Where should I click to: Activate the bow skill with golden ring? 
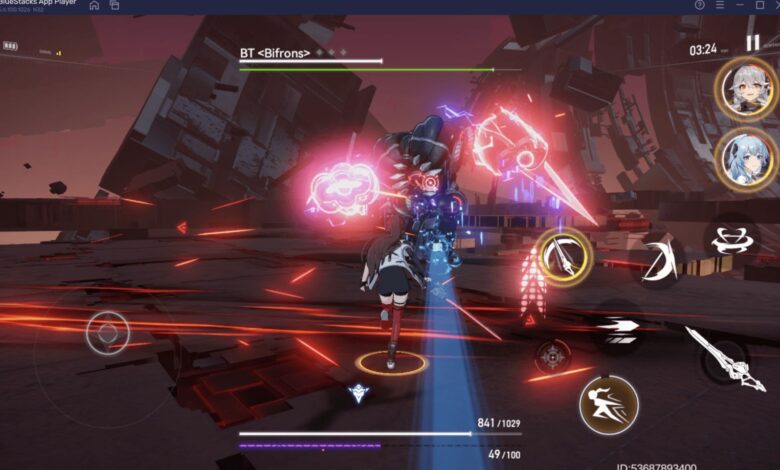click(x=564, y=257)
